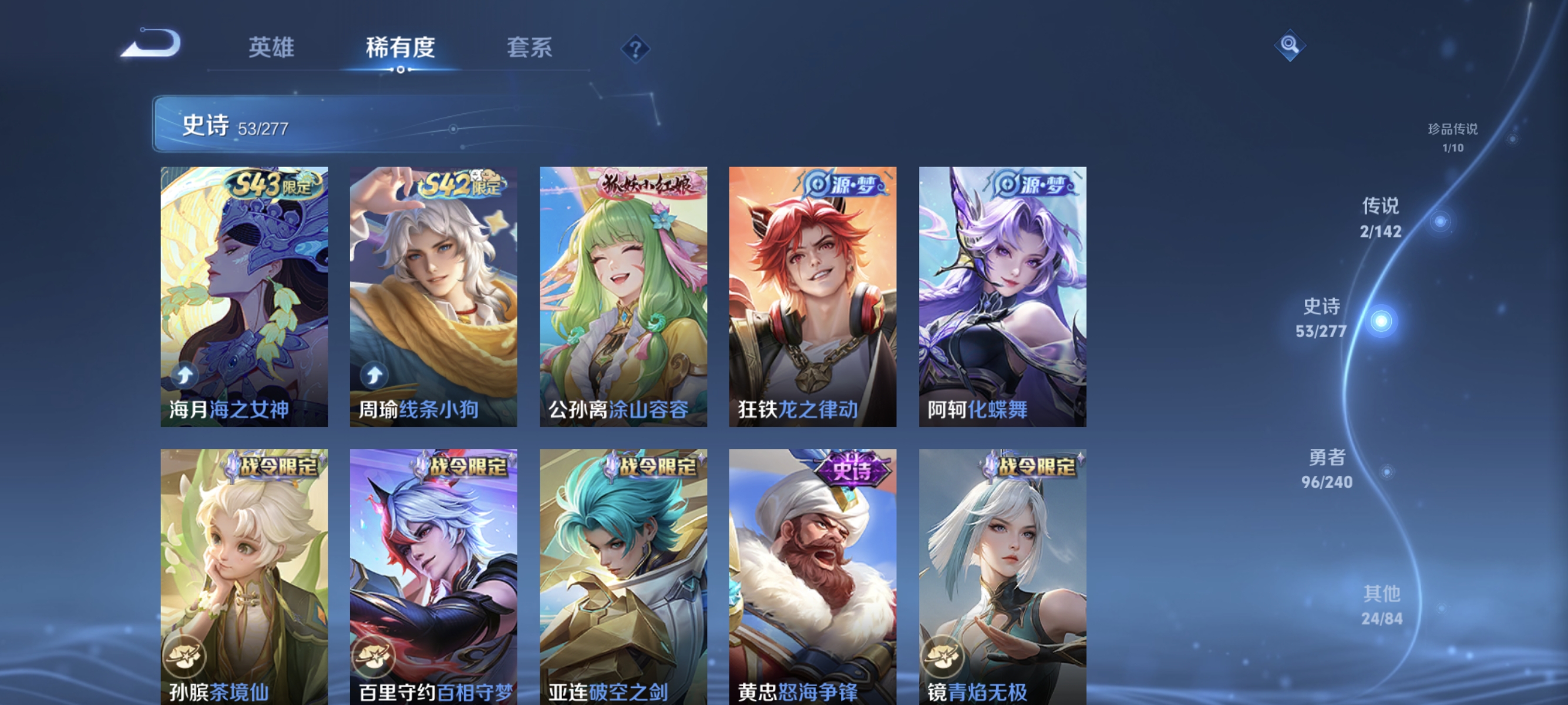Switch to the 英雄 tab
The height and width of the screenshot is (705, 1568).
pyautogui.click(x=271, y=49)
